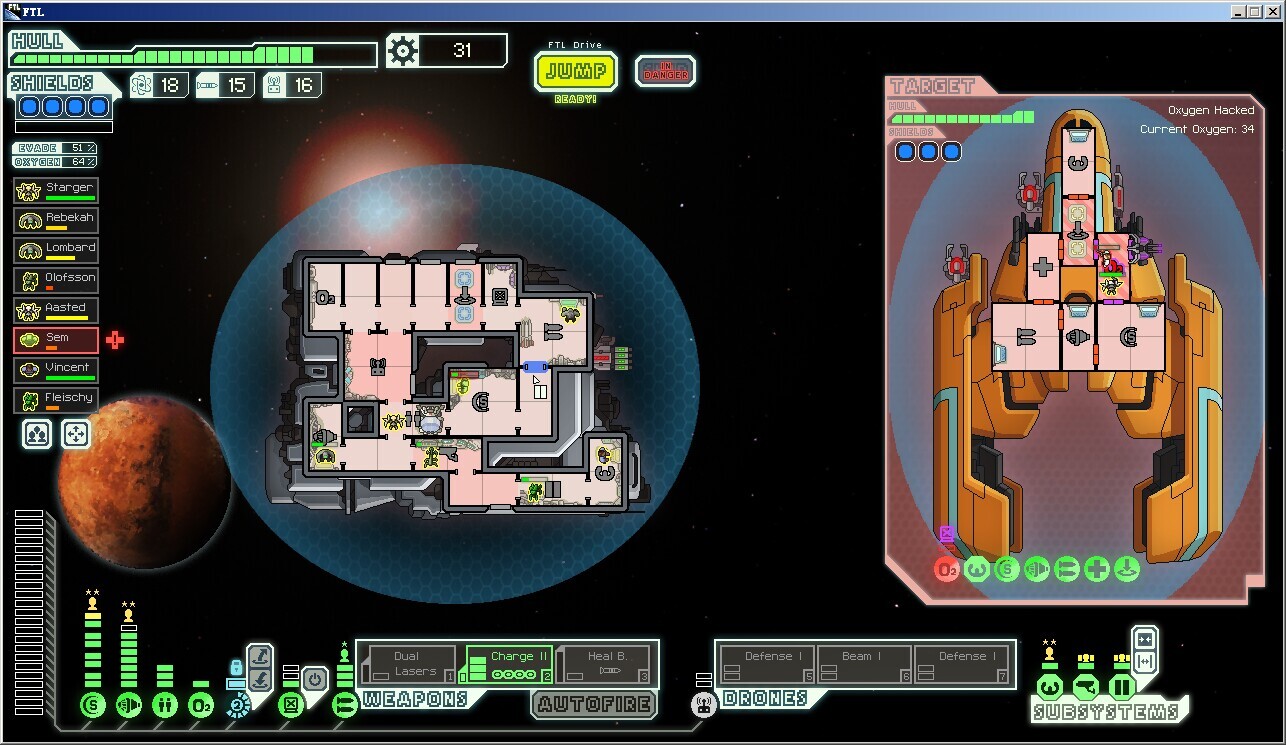The width and height of the screenshot is (1286, 745).
Task: Select crew member Vincent
Action: [56, 370]
